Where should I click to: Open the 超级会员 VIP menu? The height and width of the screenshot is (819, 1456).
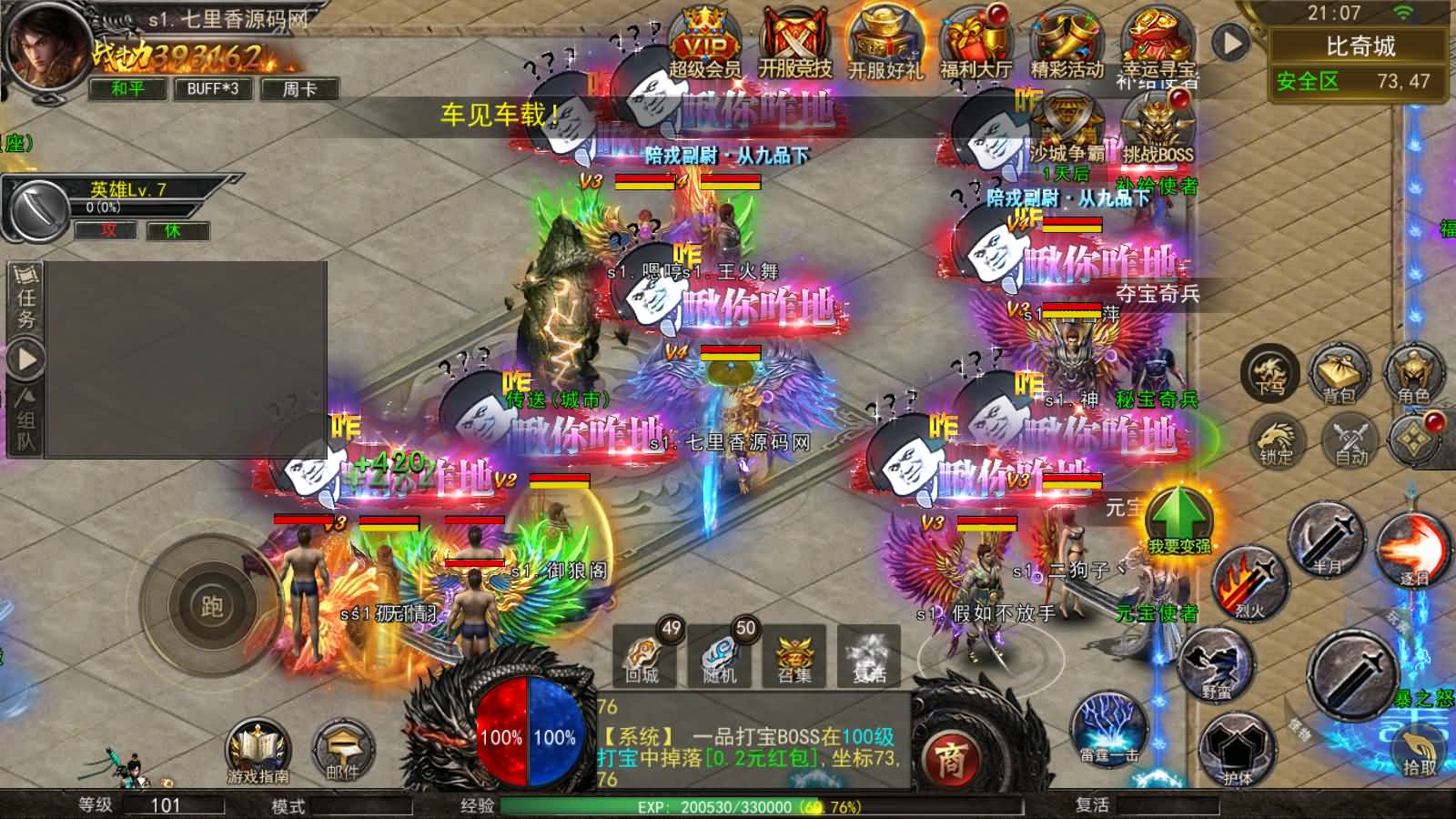point(705,44)
